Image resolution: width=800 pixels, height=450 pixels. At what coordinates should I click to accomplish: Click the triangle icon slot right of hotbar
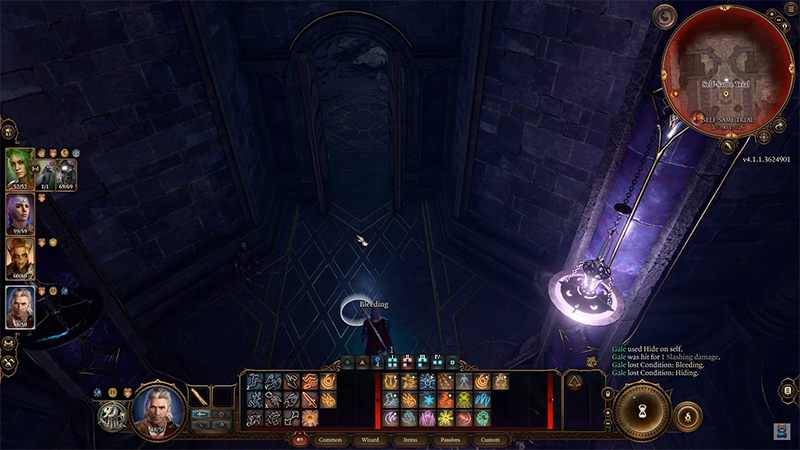click(x=577, y=381)
